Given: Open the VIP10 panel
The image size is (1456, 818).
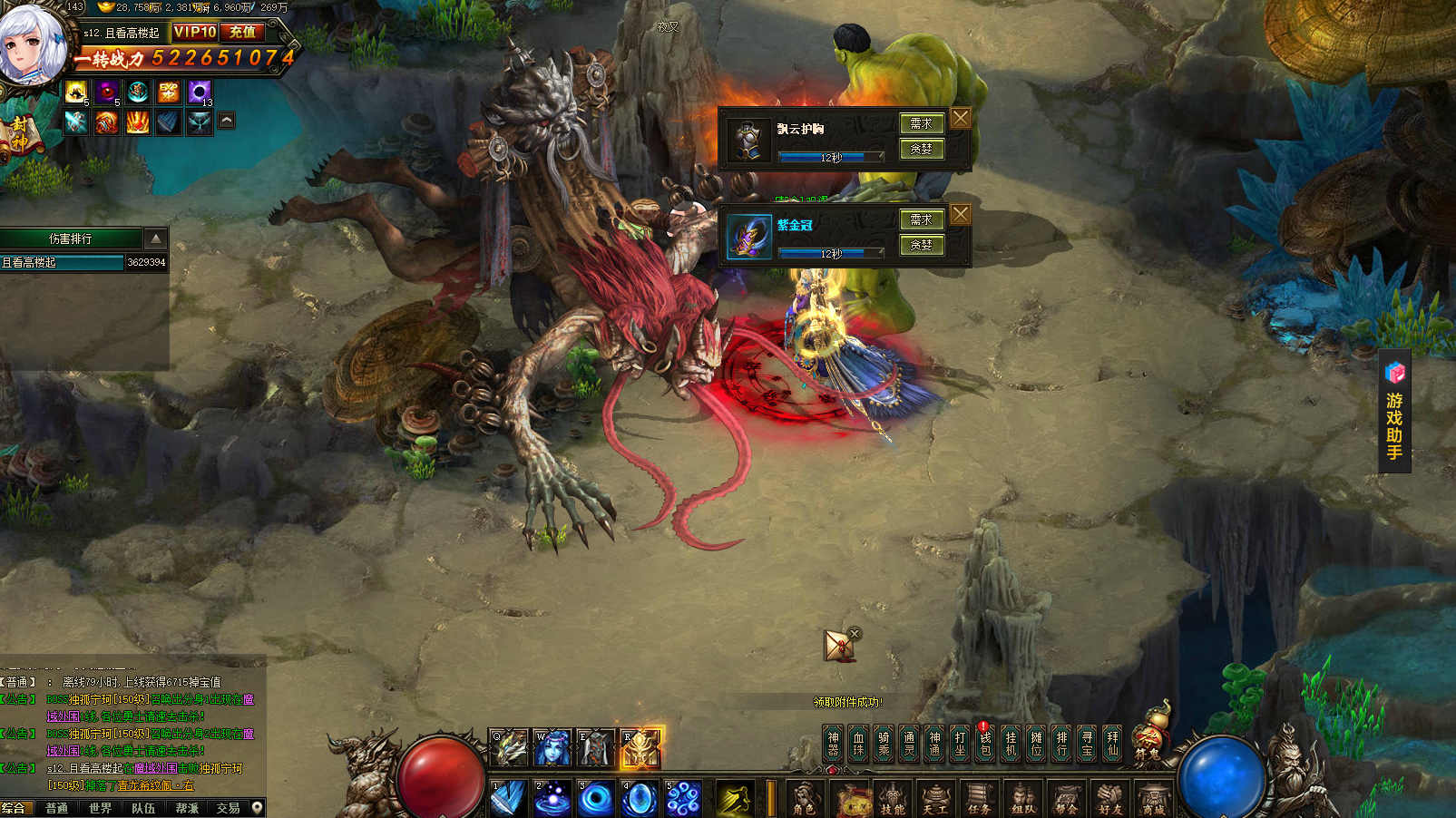Looking at the screenshot, I should [195, 32].
